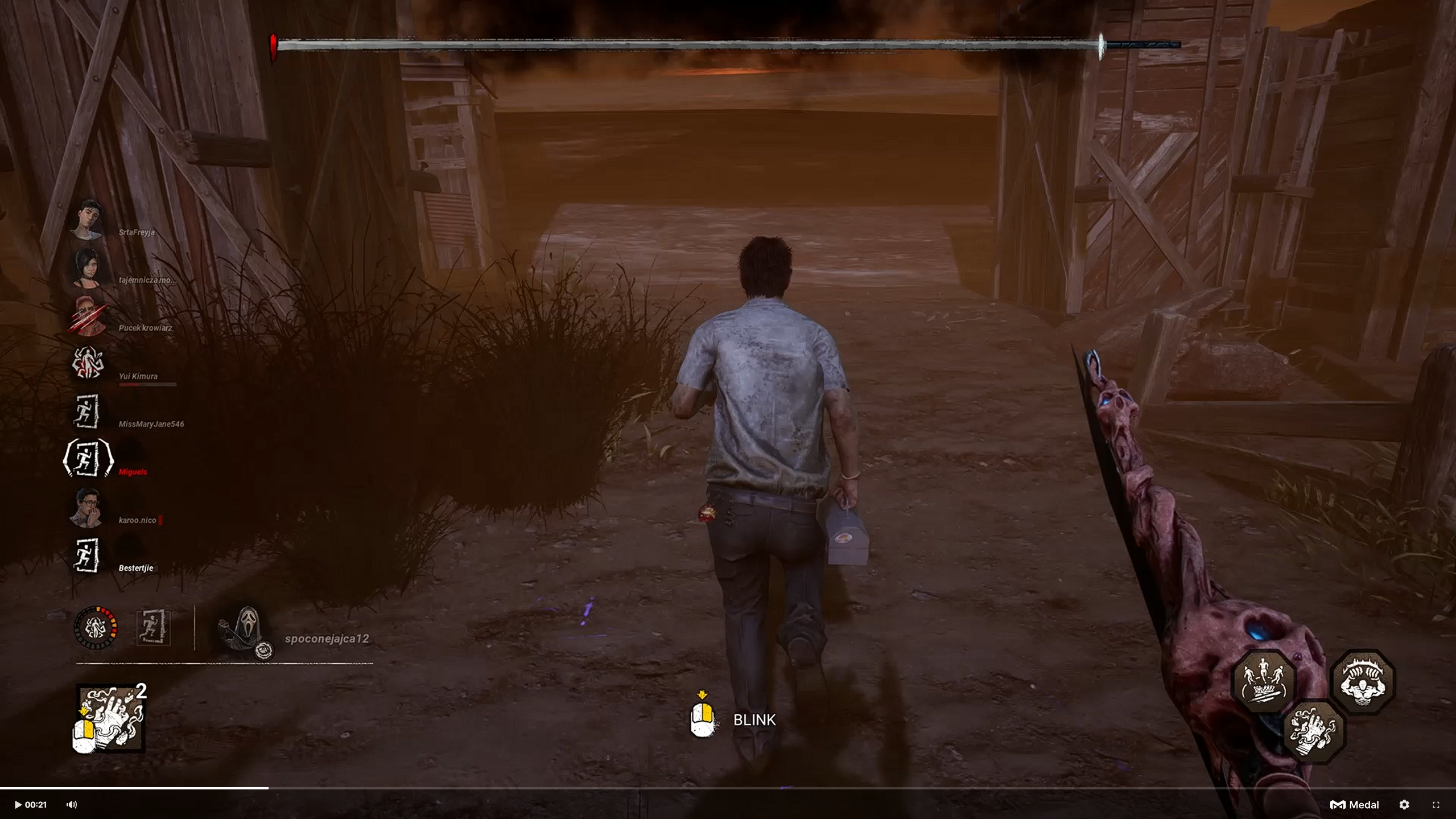Click the circular segmented progress icon
The height and width of the screenshot is (819, 1456).
(96, 628)
